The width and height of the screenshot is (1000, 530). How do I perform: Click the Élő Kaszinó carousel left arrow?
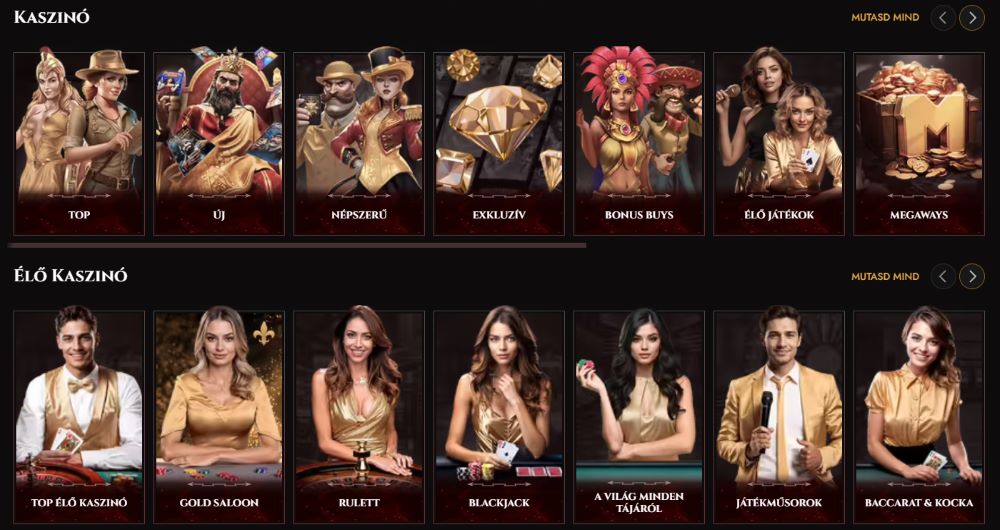point(943,277)
